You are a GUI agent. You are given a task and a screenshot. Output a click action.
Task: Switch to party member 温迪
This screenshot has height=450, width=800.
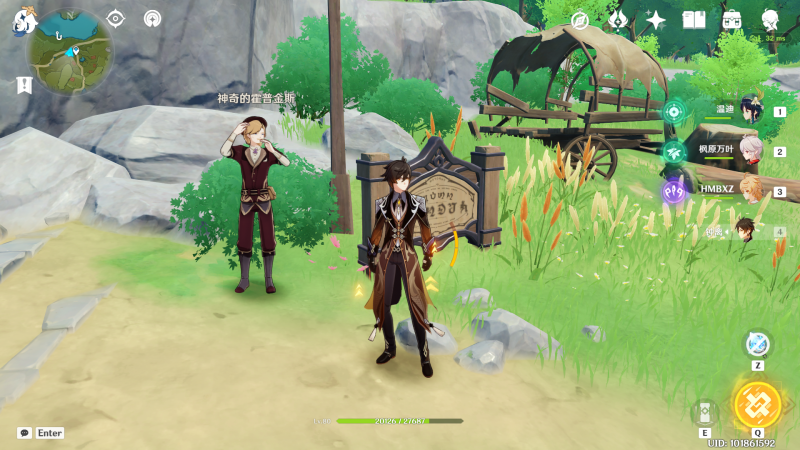[749, 110]
